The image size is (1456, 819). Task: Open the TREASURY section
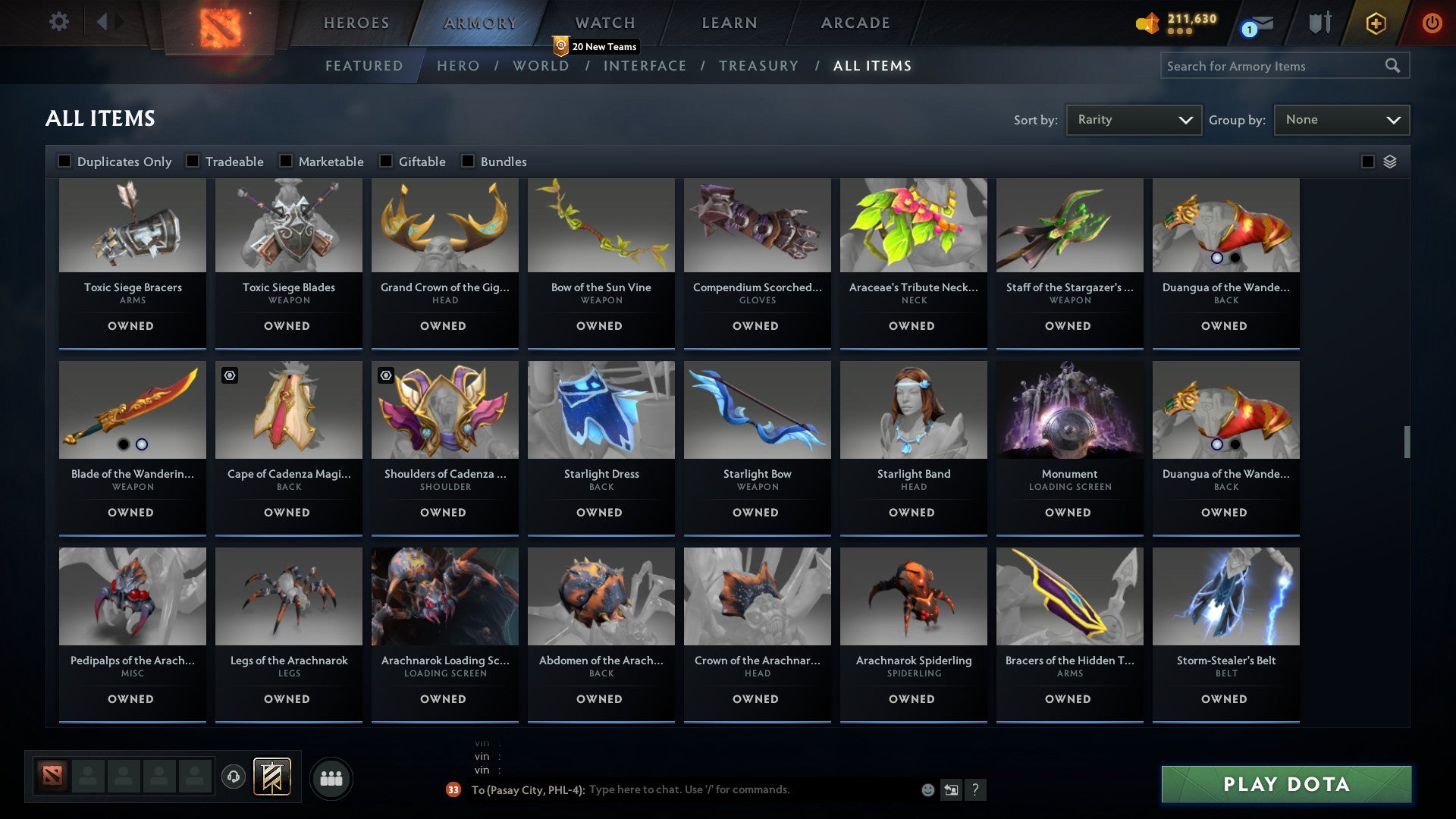pos(759,65)
